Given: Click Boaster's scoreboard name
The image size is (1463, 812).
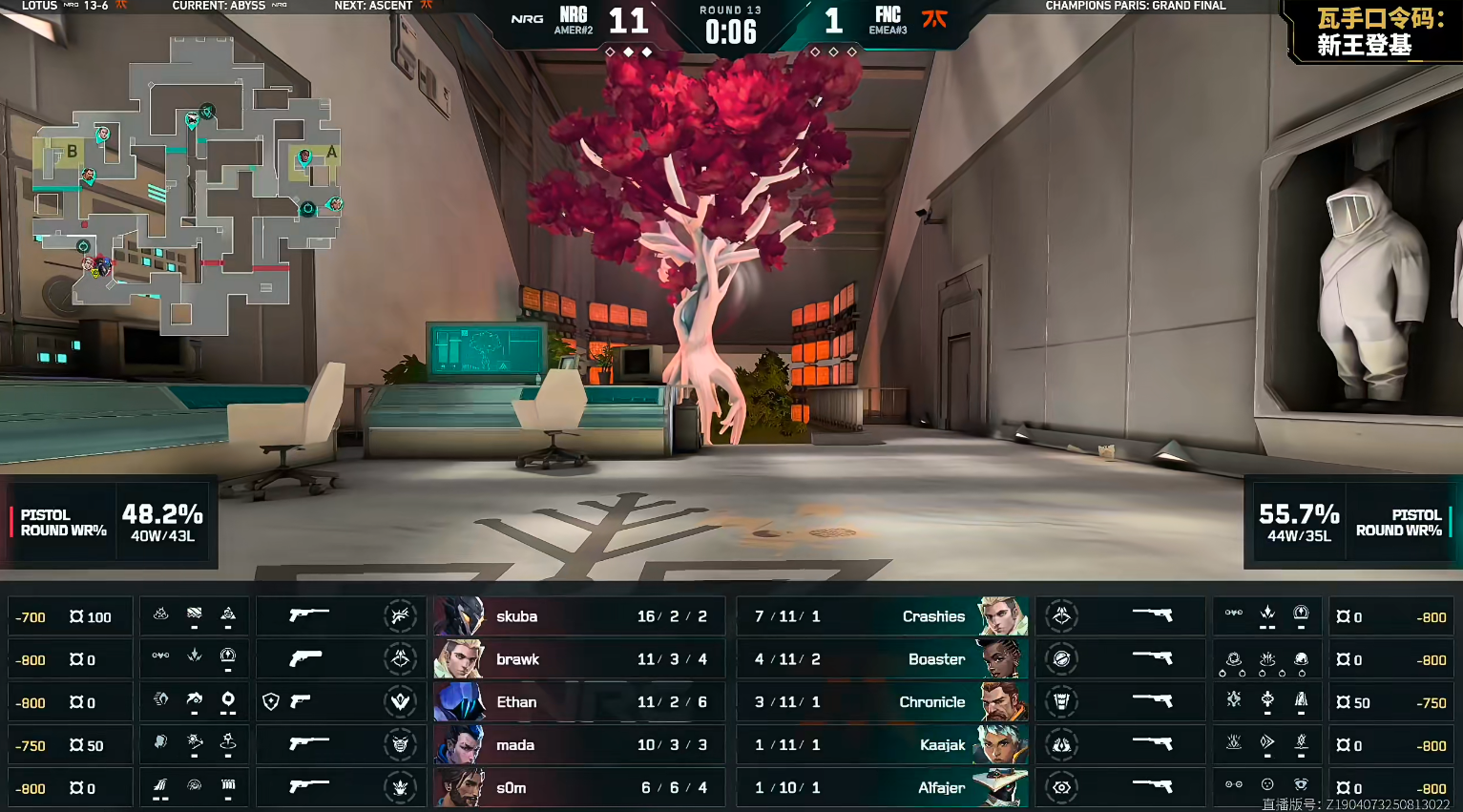Looking at the screenshot, I should 936,659.
